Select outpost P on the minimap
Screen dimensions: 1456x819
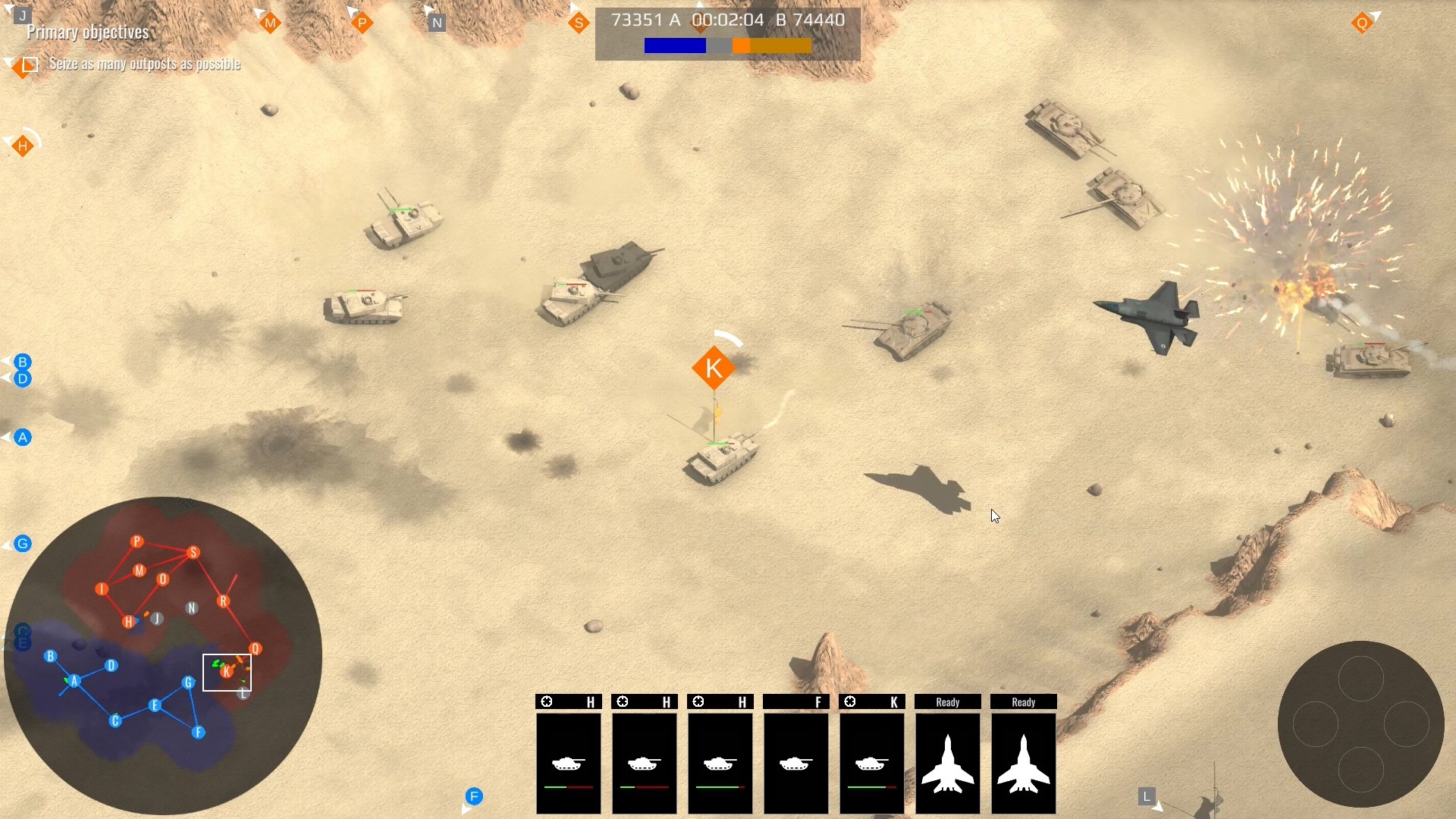(x=137, y=541)
